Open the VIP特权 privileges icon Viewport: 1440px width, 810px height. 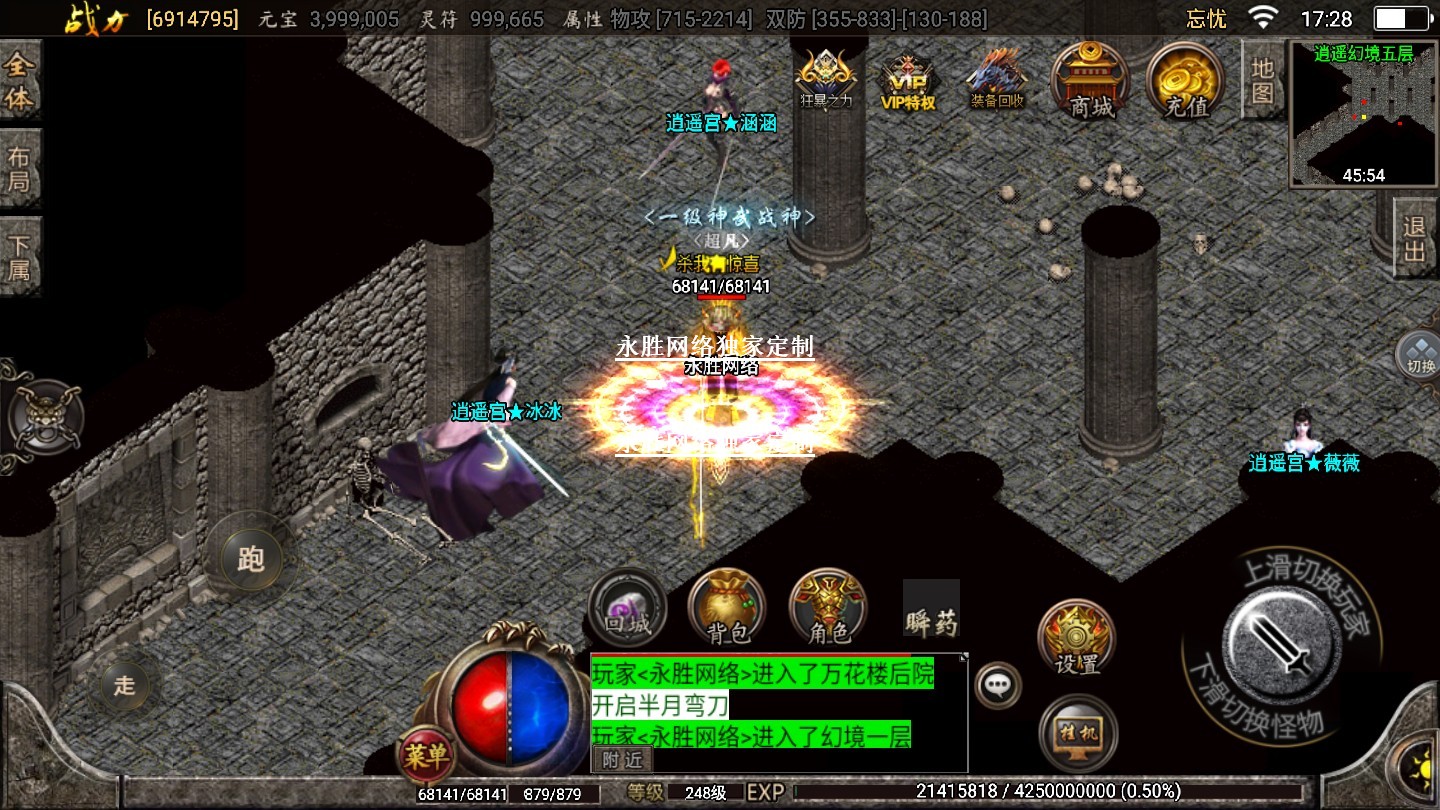[x=907, y=82]
